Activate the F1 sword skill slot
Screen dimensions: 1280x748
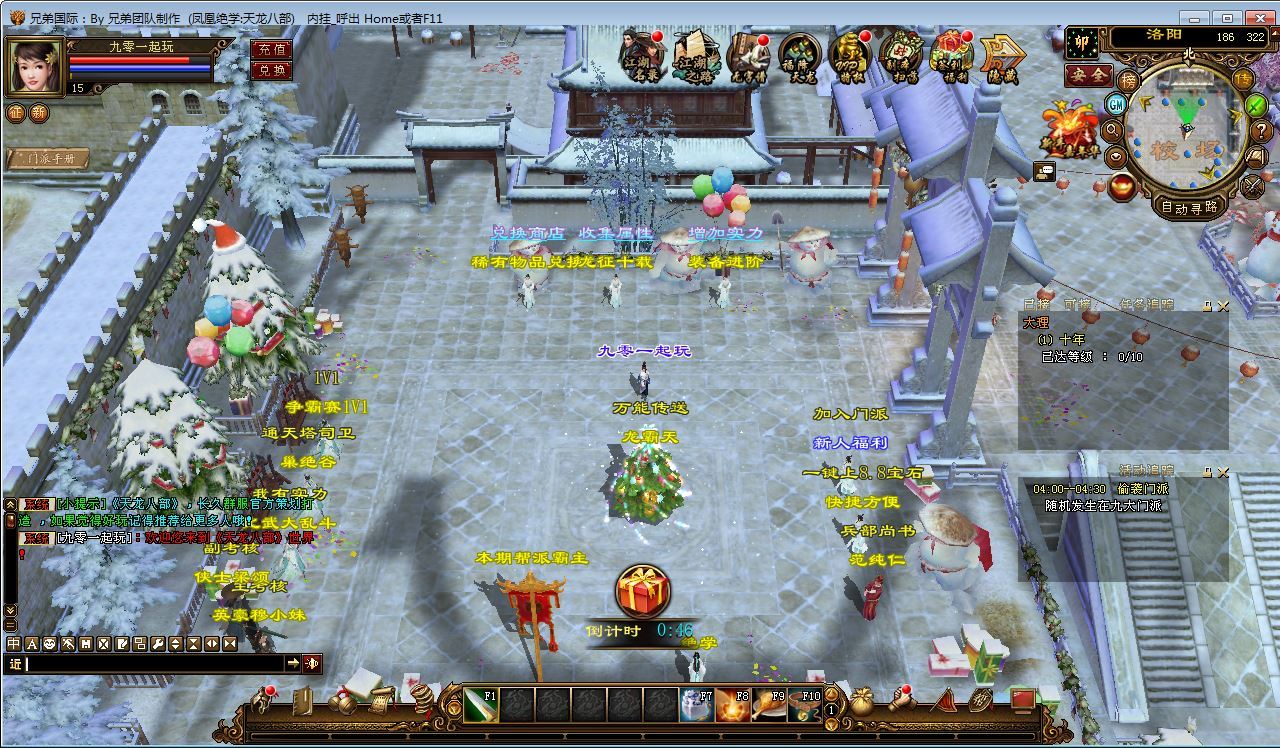[x=481, y=705]
